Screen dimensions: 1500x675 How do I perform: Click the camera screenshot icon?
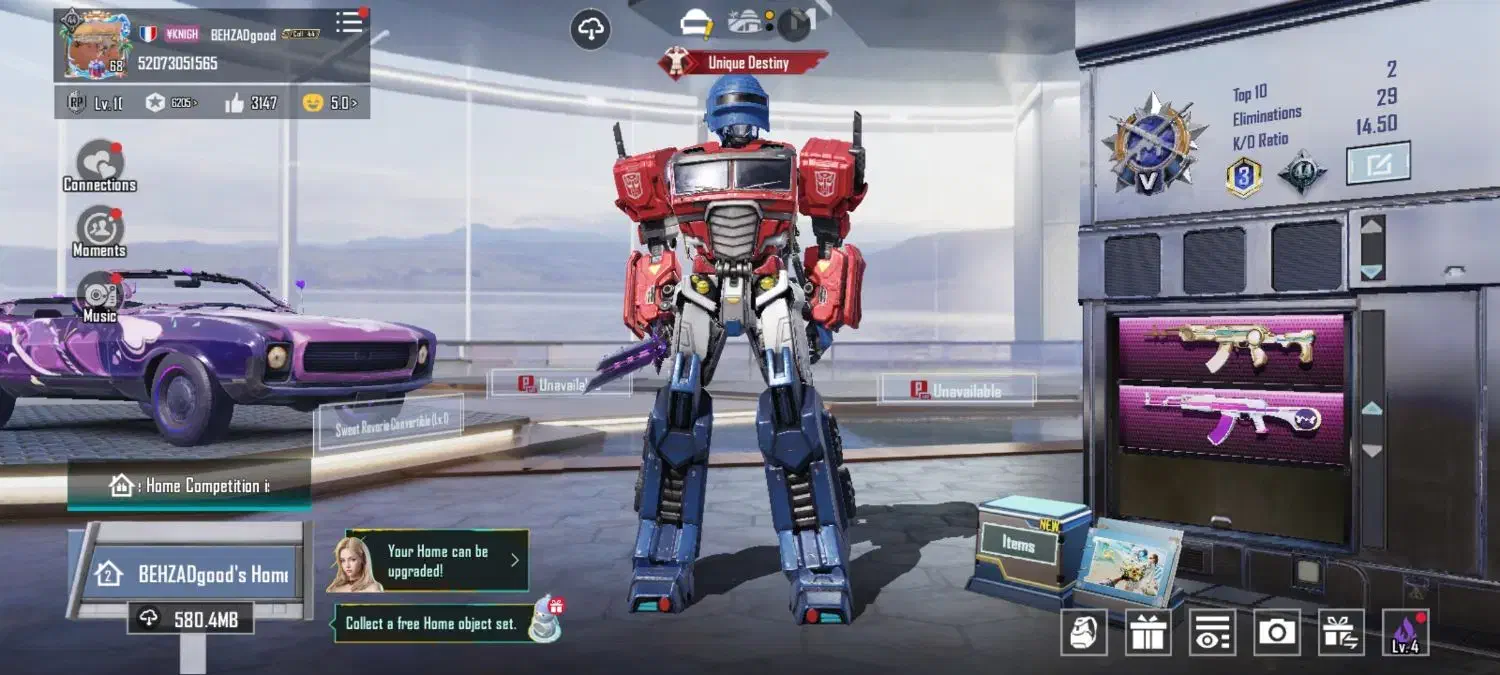click(x=1276, y=632)
